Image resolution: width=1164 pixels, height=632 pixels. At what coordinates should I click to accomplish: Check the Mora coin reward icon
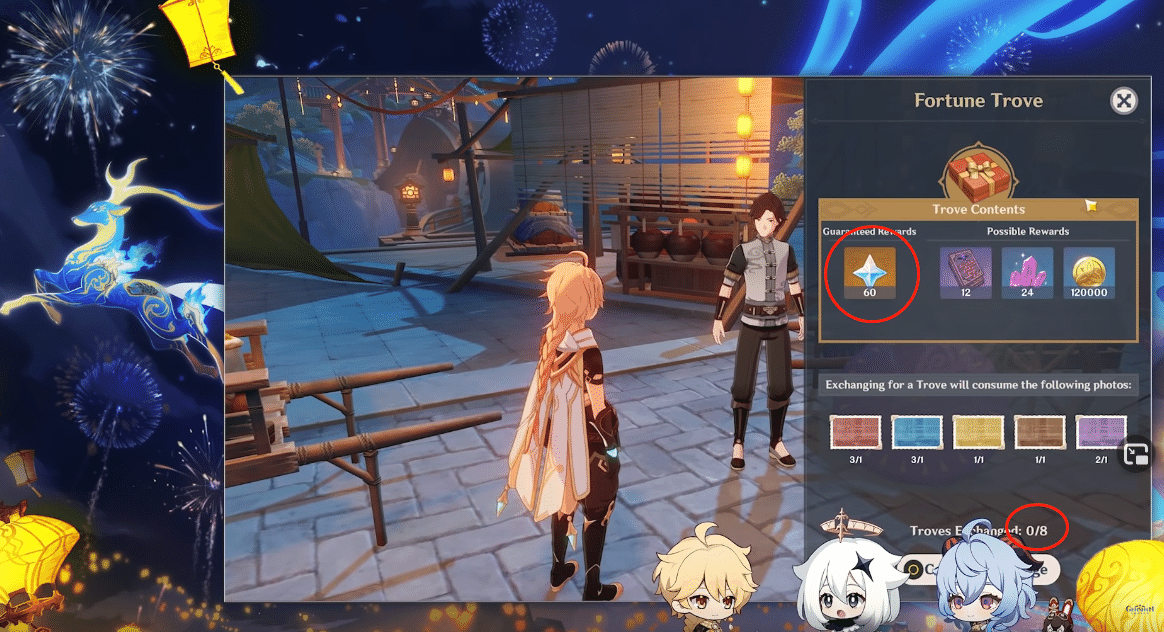[x=1089, y=274]
